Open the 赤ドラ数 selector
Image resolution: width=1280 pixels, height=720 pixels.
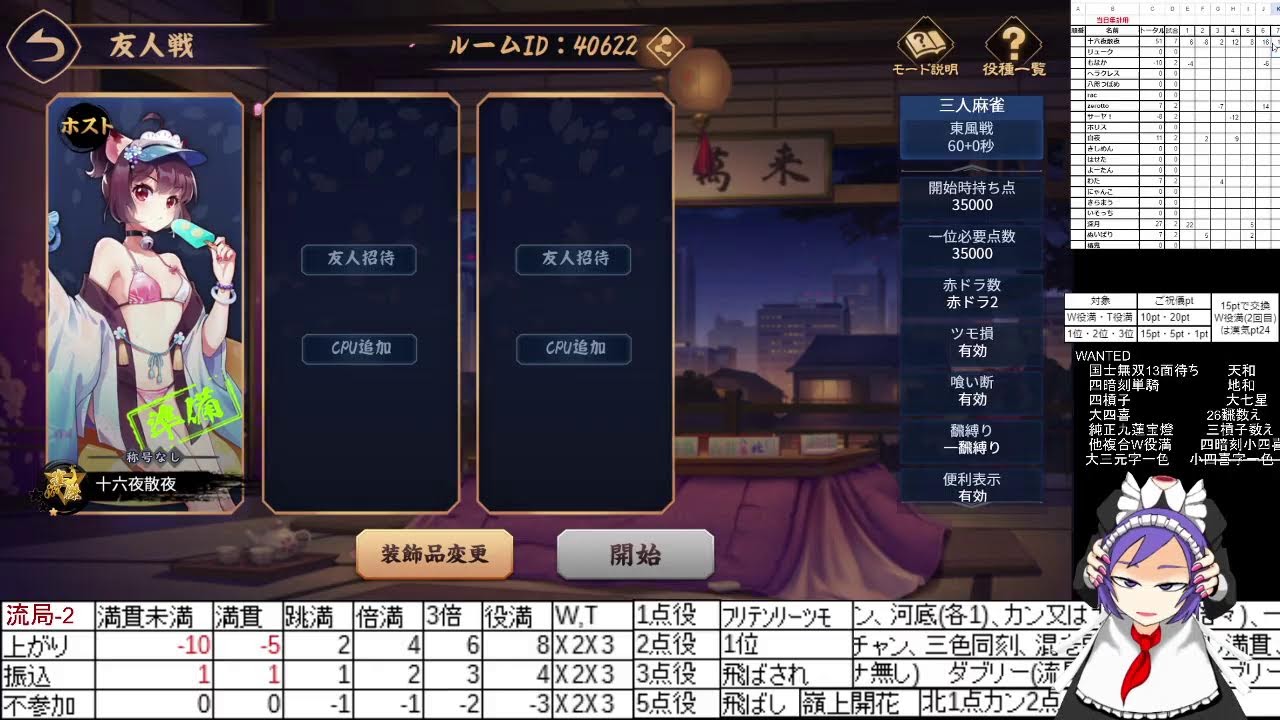pos(971,293)
